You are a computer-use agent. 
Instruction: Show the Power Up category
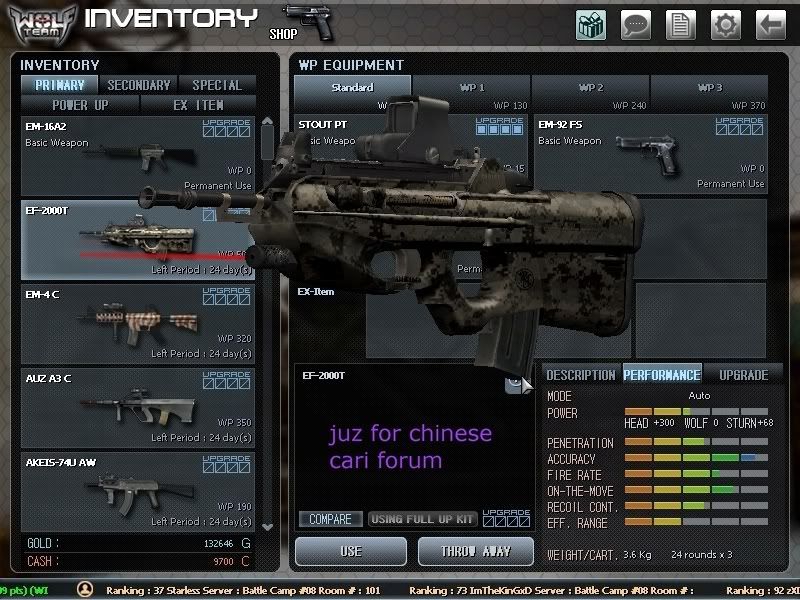click(80, 104)
